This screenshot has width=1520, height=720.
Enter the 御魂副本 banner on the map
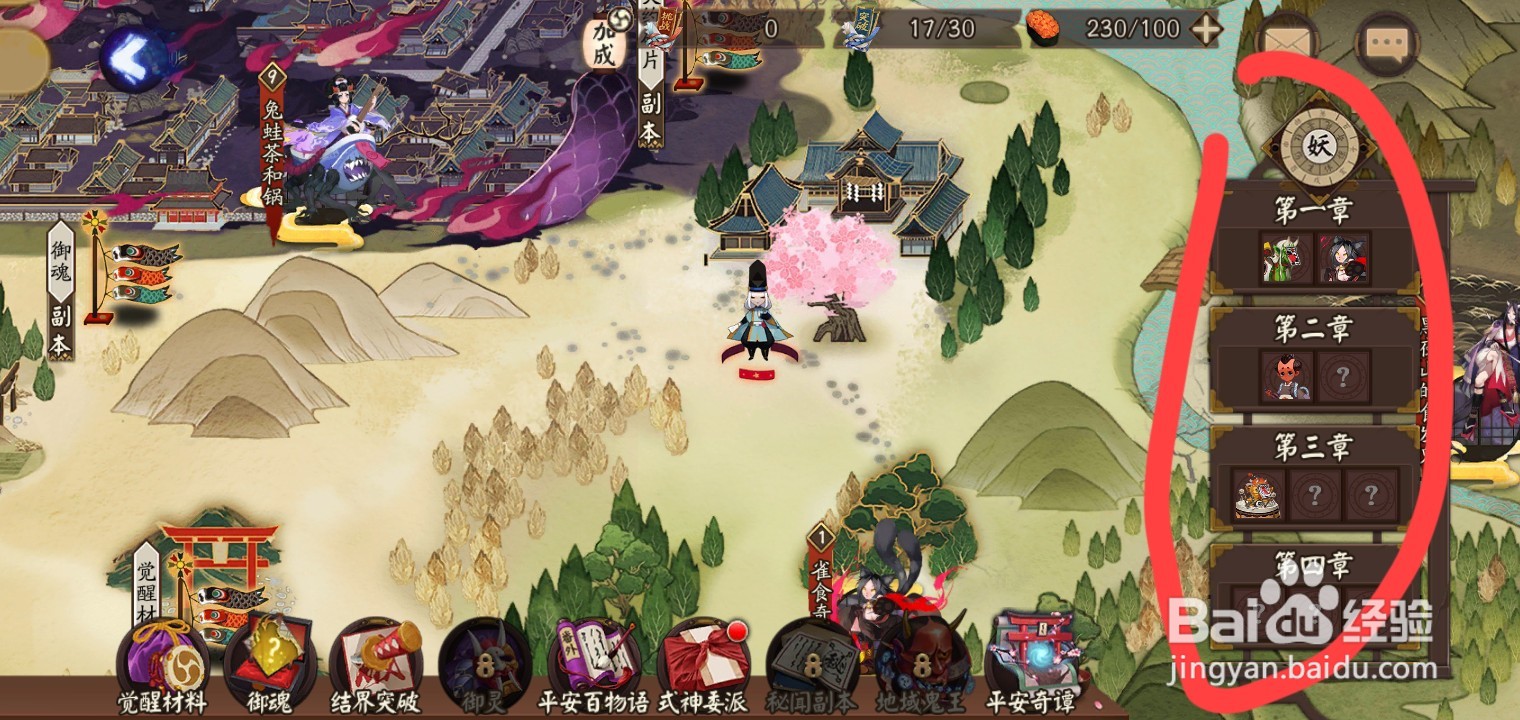62,290
